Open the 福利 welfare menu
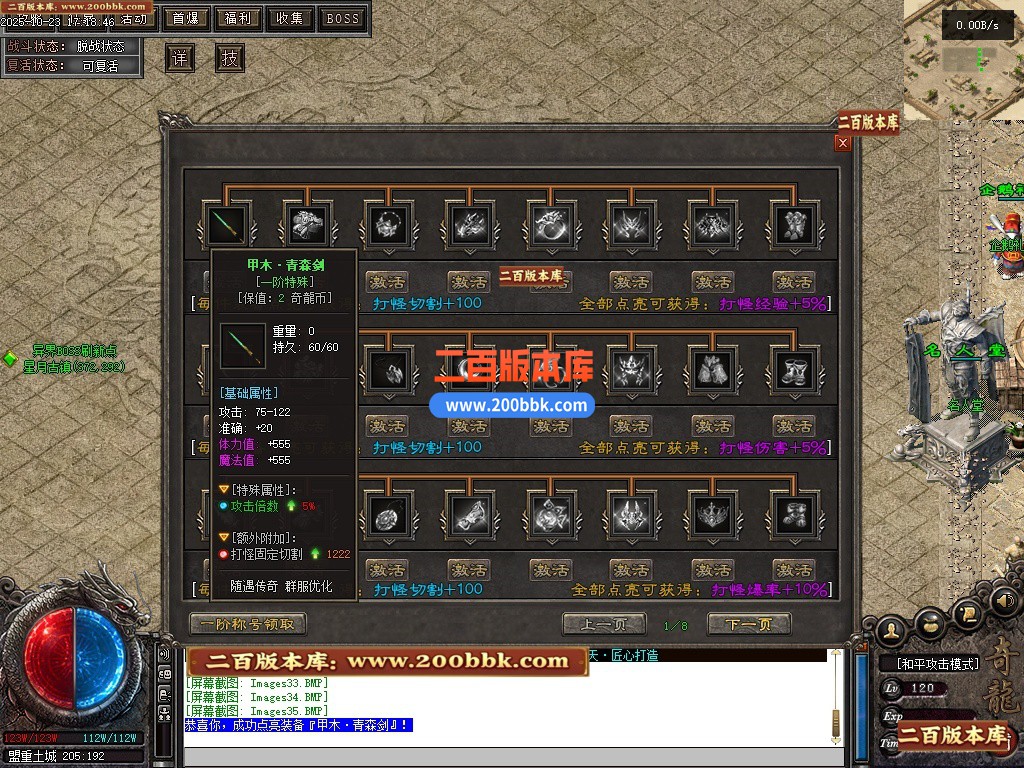 pyautogui.click(x=238, y=18)
